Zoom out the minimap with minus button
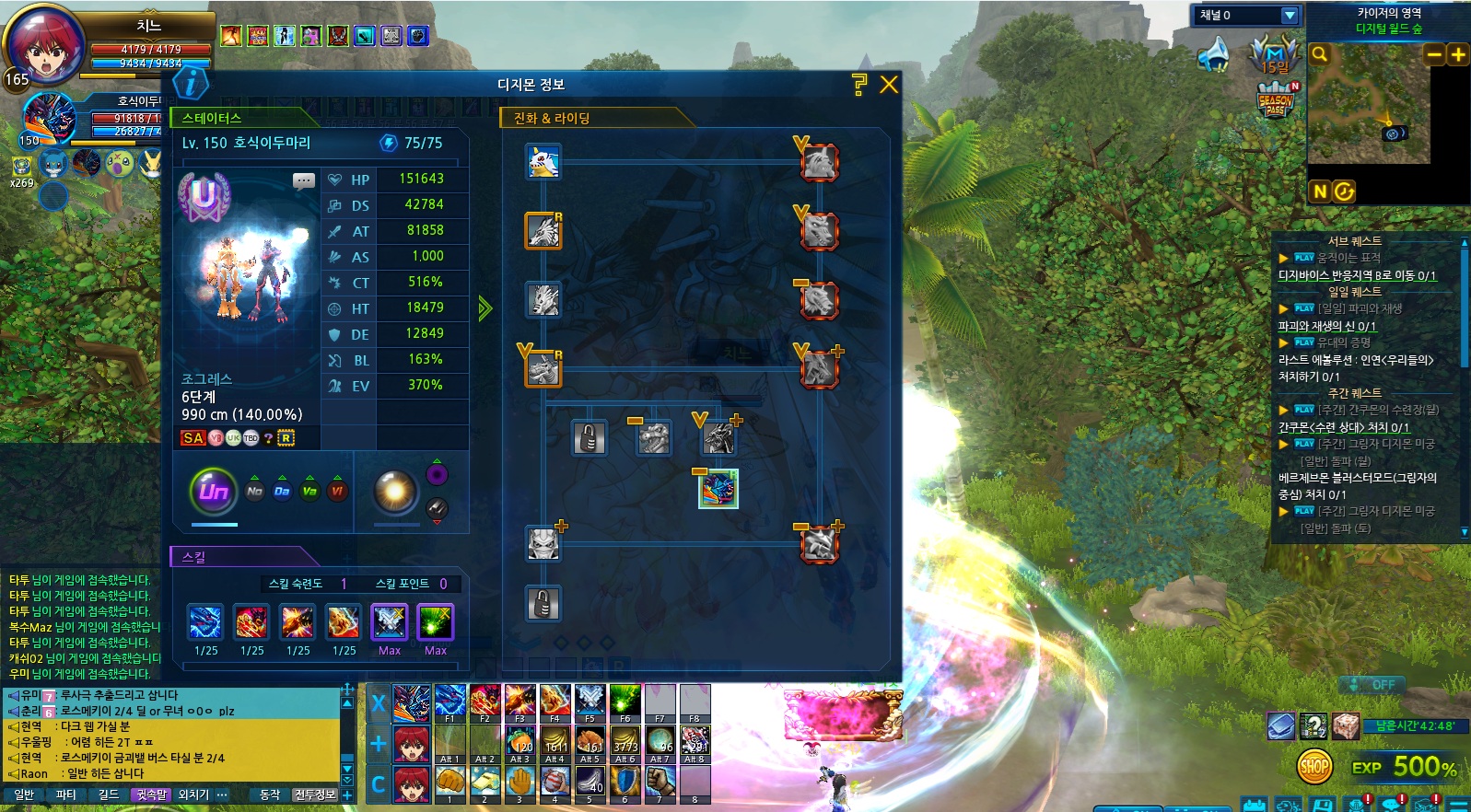This screenshot has height=812, width=1471. pos(1434,54)
